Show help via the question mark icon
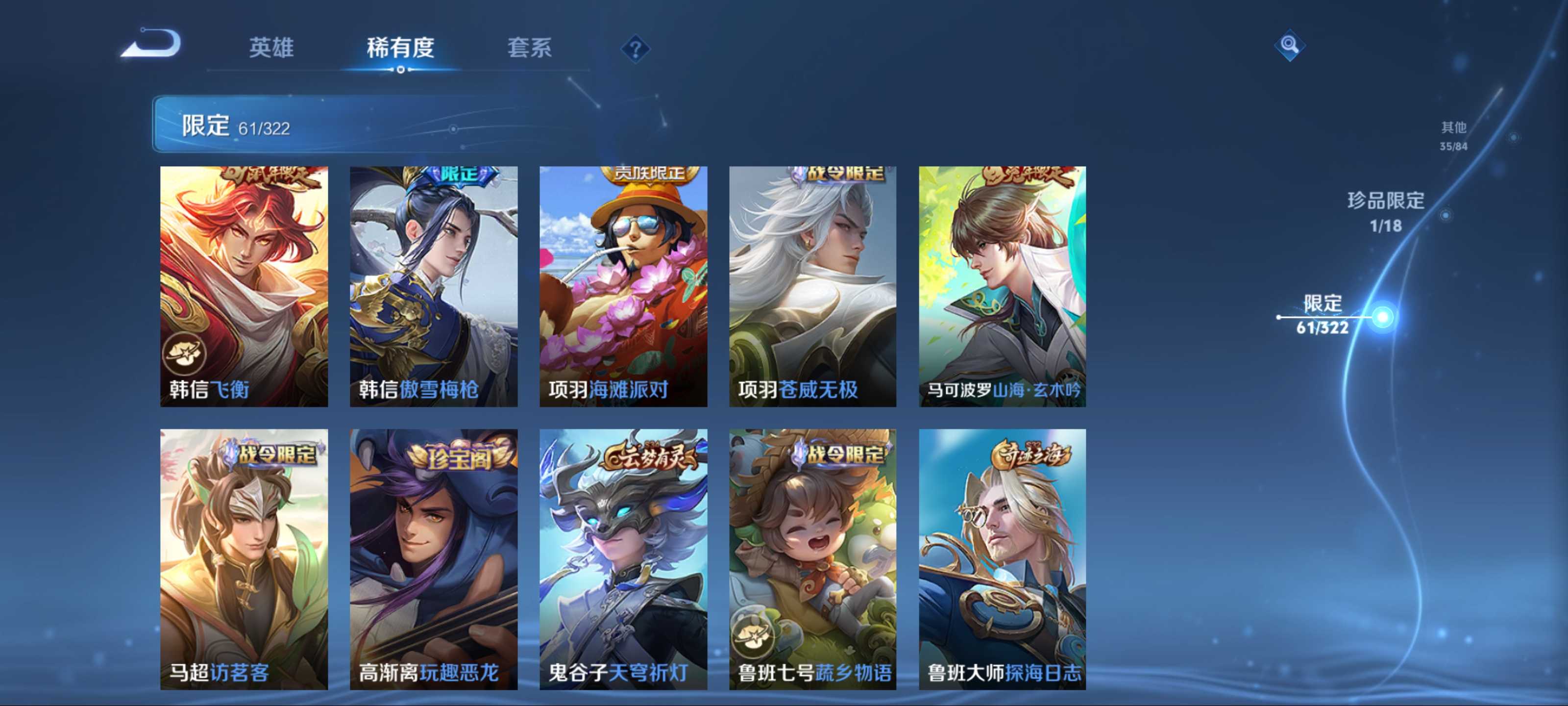This screenshot has height=706, width=1568. pos(635,49)
